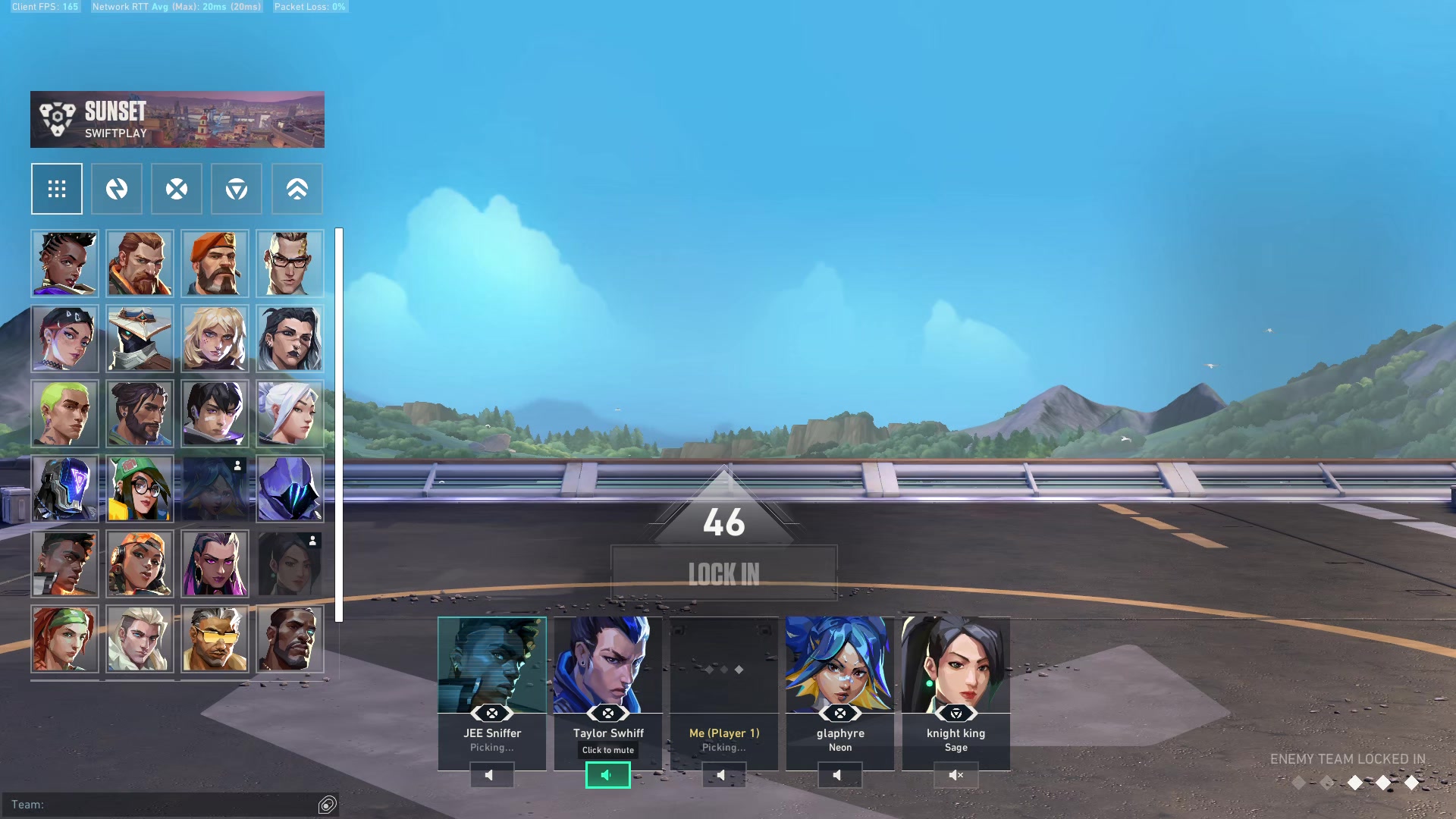Select Gekko with the green hair
The image size is (1456, 819).
pos(64,413)
